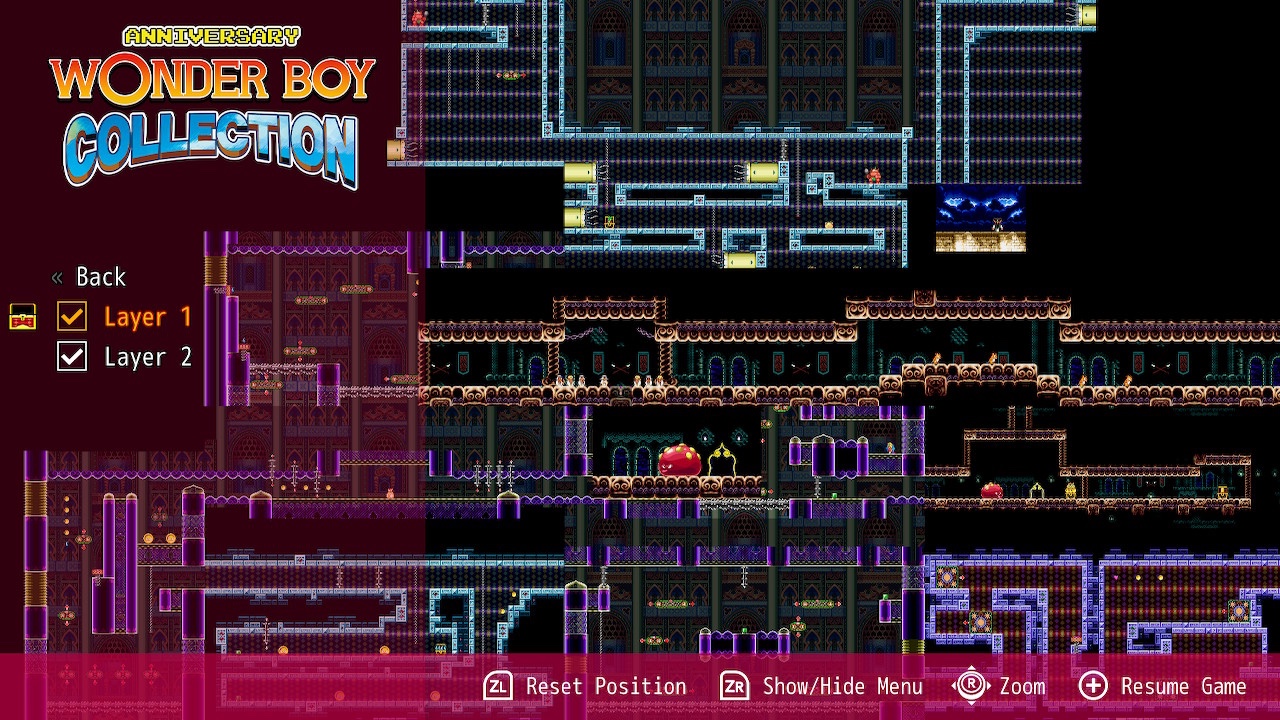The height and width of the screenshot is (720, 1280).
Task: Click the ZL Reset Position button icon
Action: click(x=497, y=686)
